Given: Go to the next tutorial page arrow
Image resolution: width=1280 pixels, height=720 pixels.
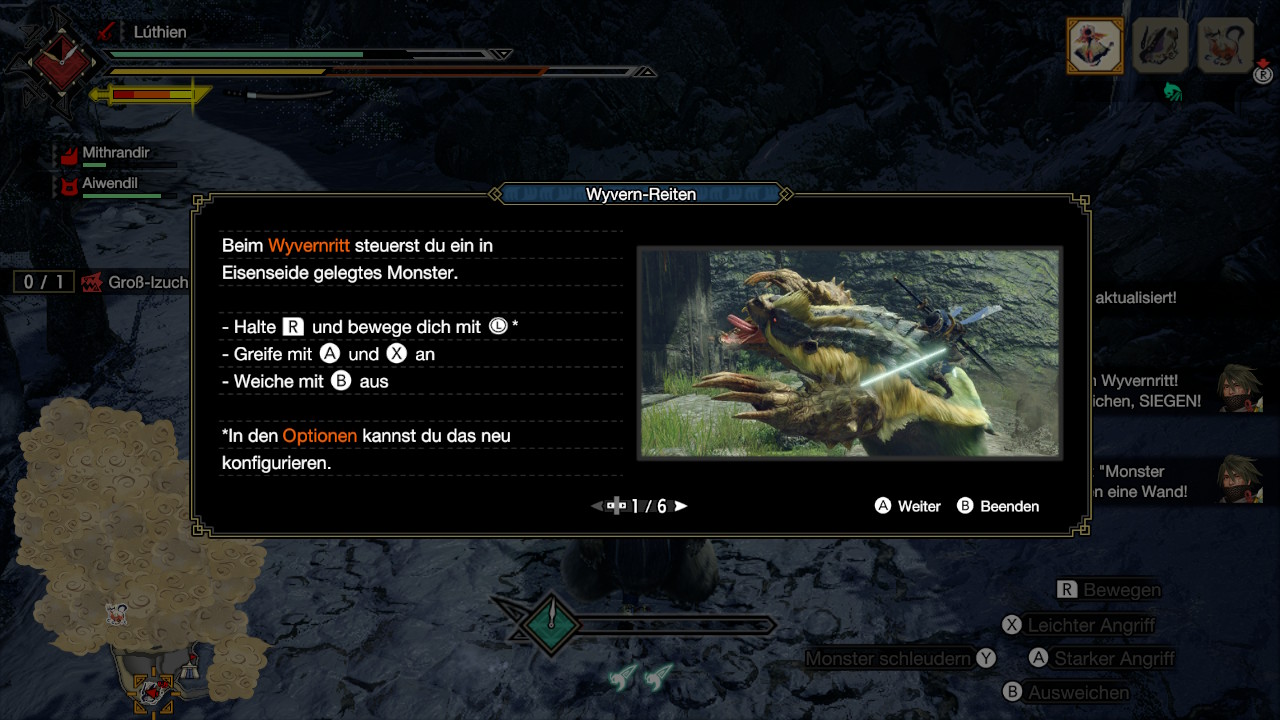Looking at the screenshot, I should [x=681, y=506].
